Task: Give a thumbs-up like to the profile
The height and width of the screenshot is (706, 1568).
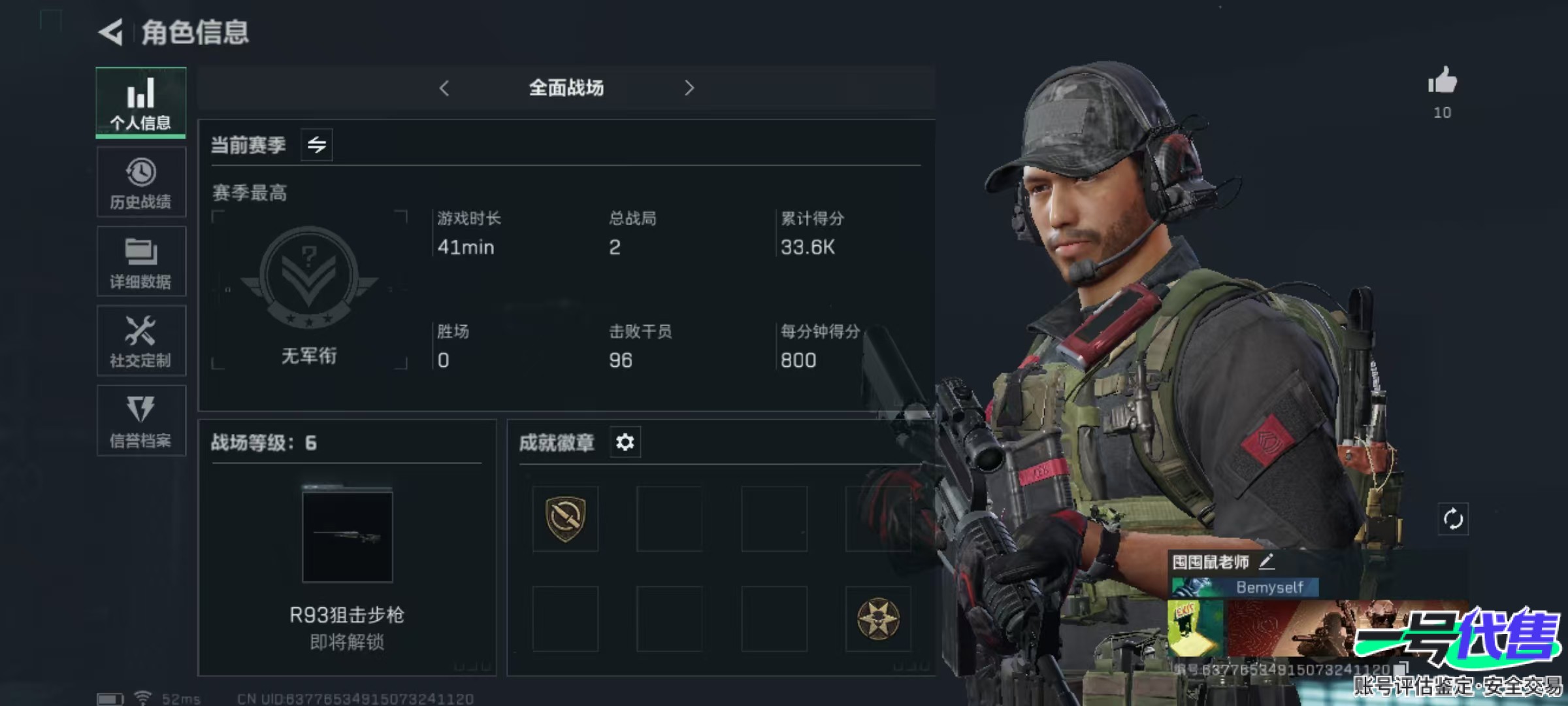Action: pyautogui.click(x=1442, y=83)
